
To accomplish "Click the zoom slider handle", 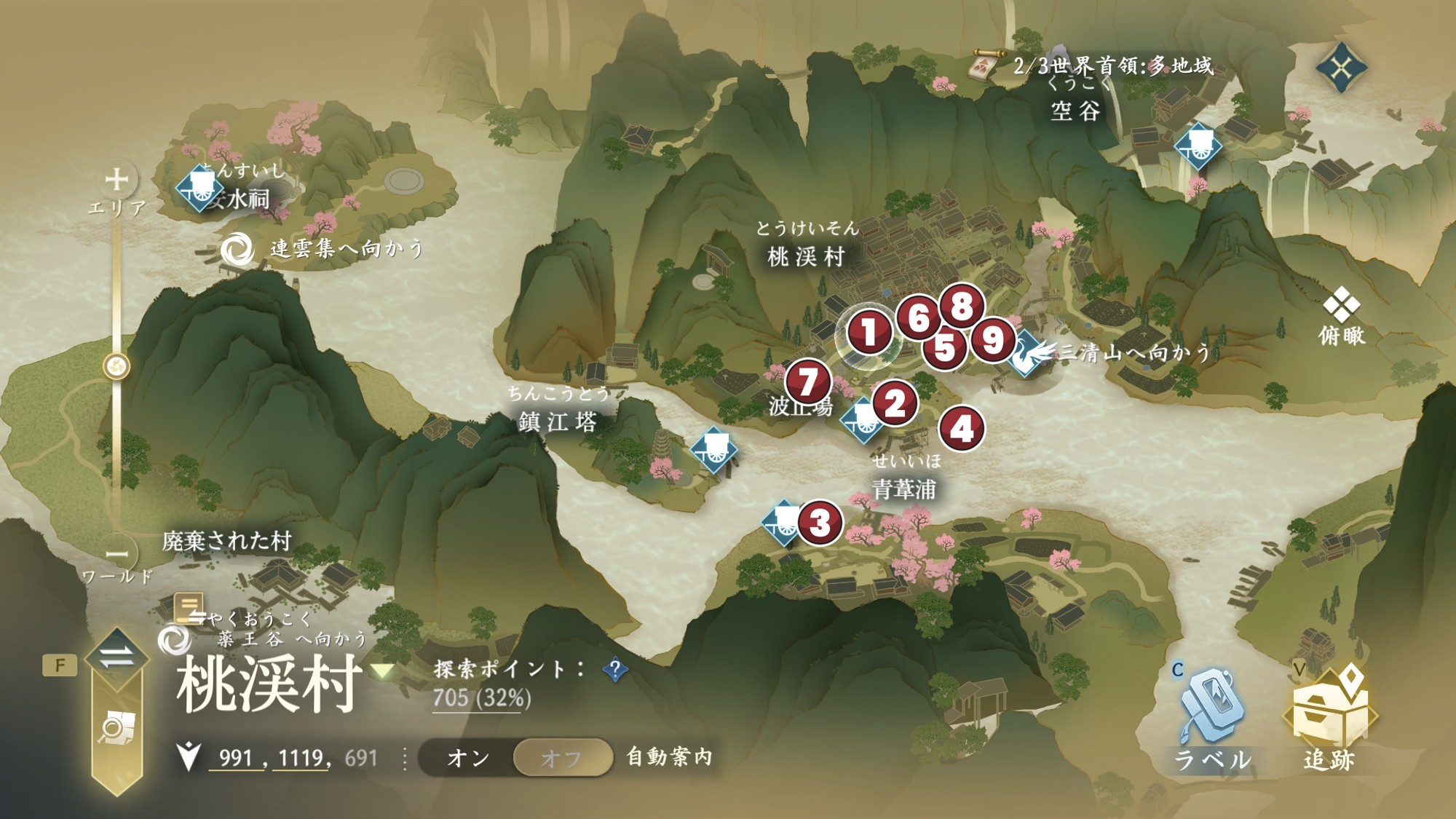I will click(116, 365).
